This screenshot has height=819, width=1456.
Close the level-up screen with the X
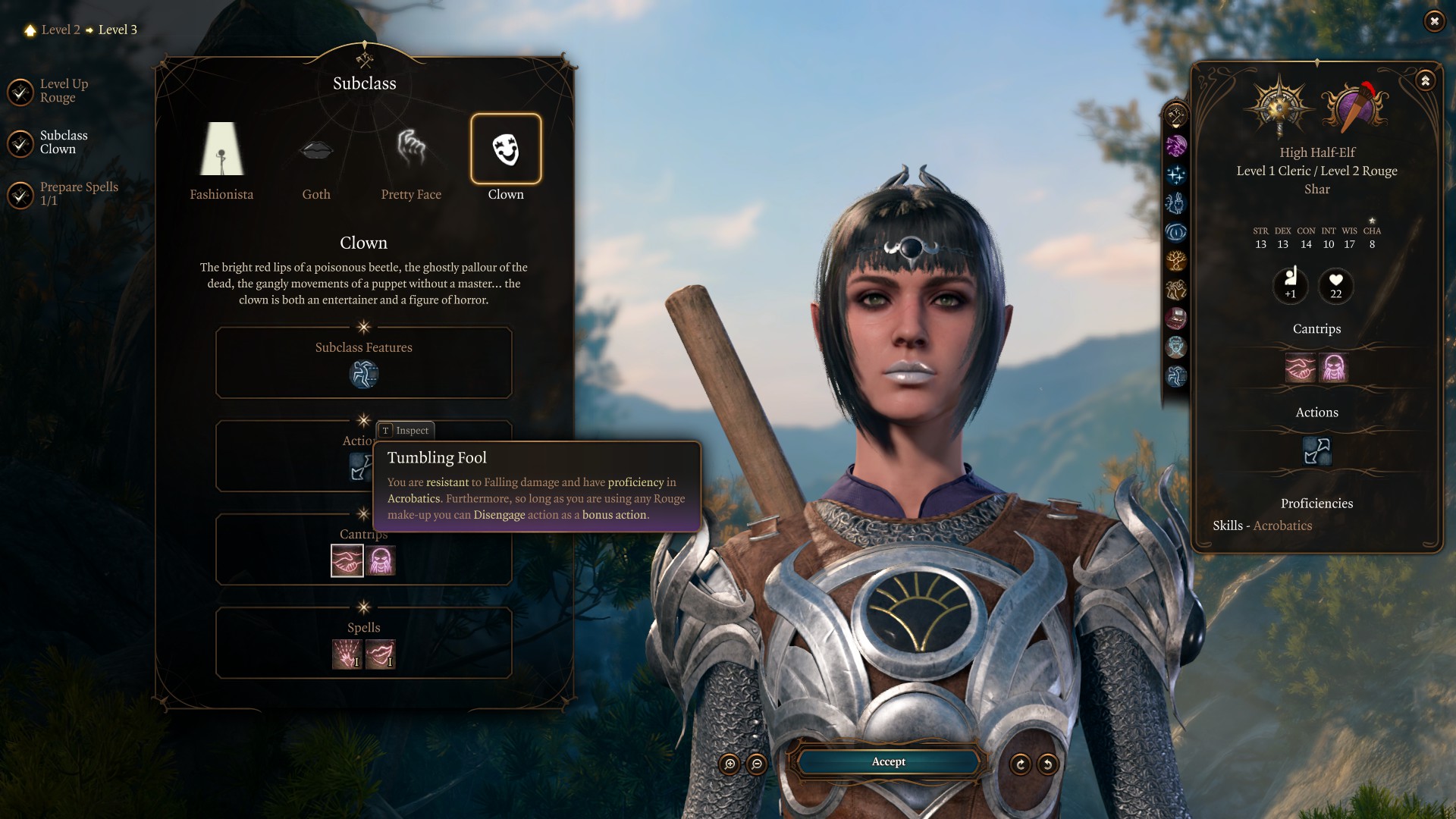pyautogui.click(x=1433, y=21)
